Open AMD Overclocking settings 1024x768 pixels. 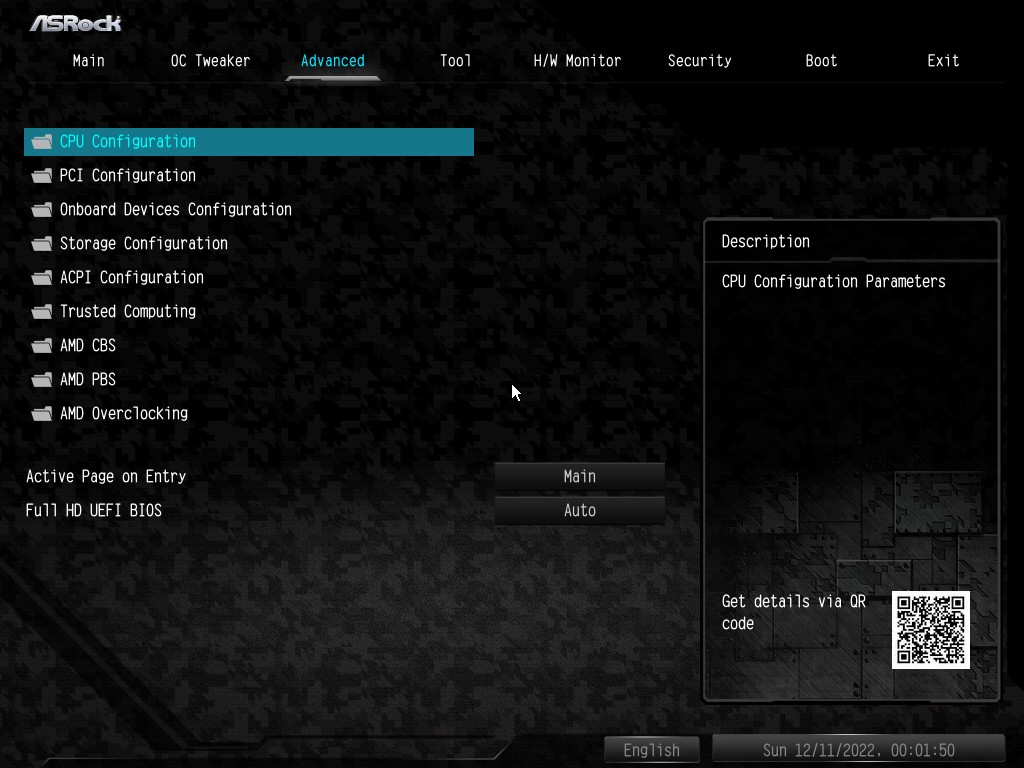click(123, 414)
